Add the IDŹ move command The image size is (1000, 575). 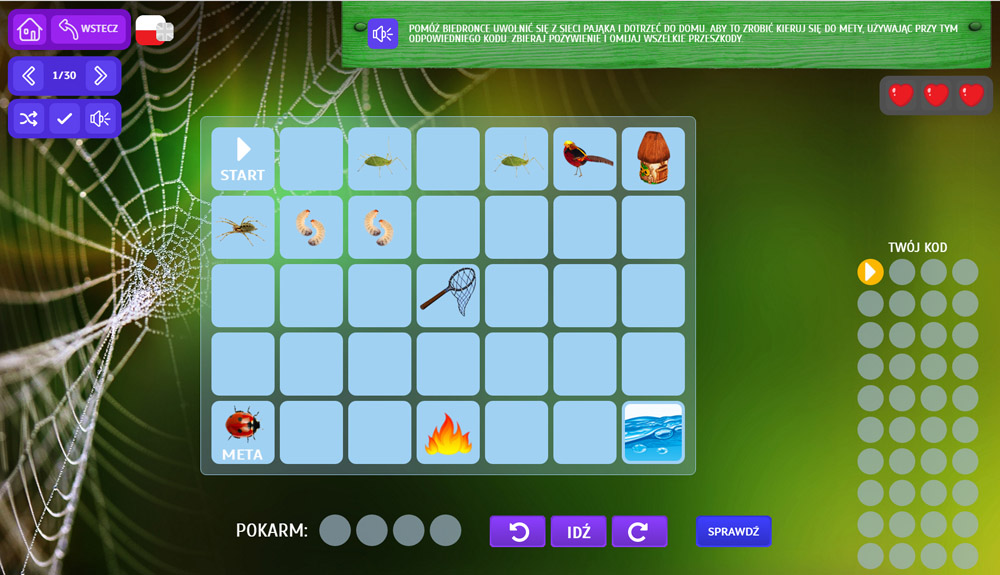tap(578, 532)
